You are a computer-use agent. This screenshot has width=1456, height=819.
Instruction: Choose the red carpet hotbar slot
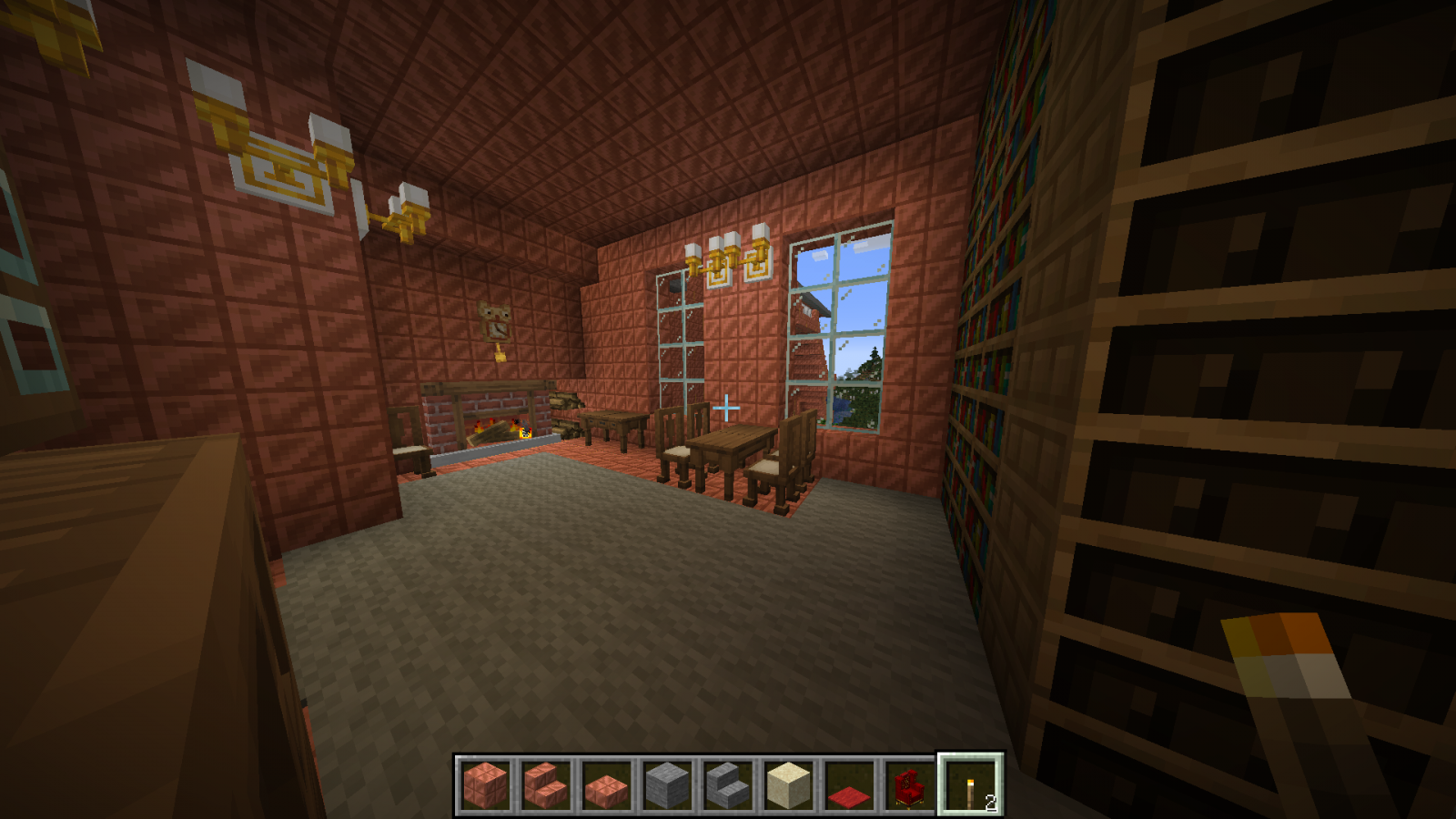[849, 785]
